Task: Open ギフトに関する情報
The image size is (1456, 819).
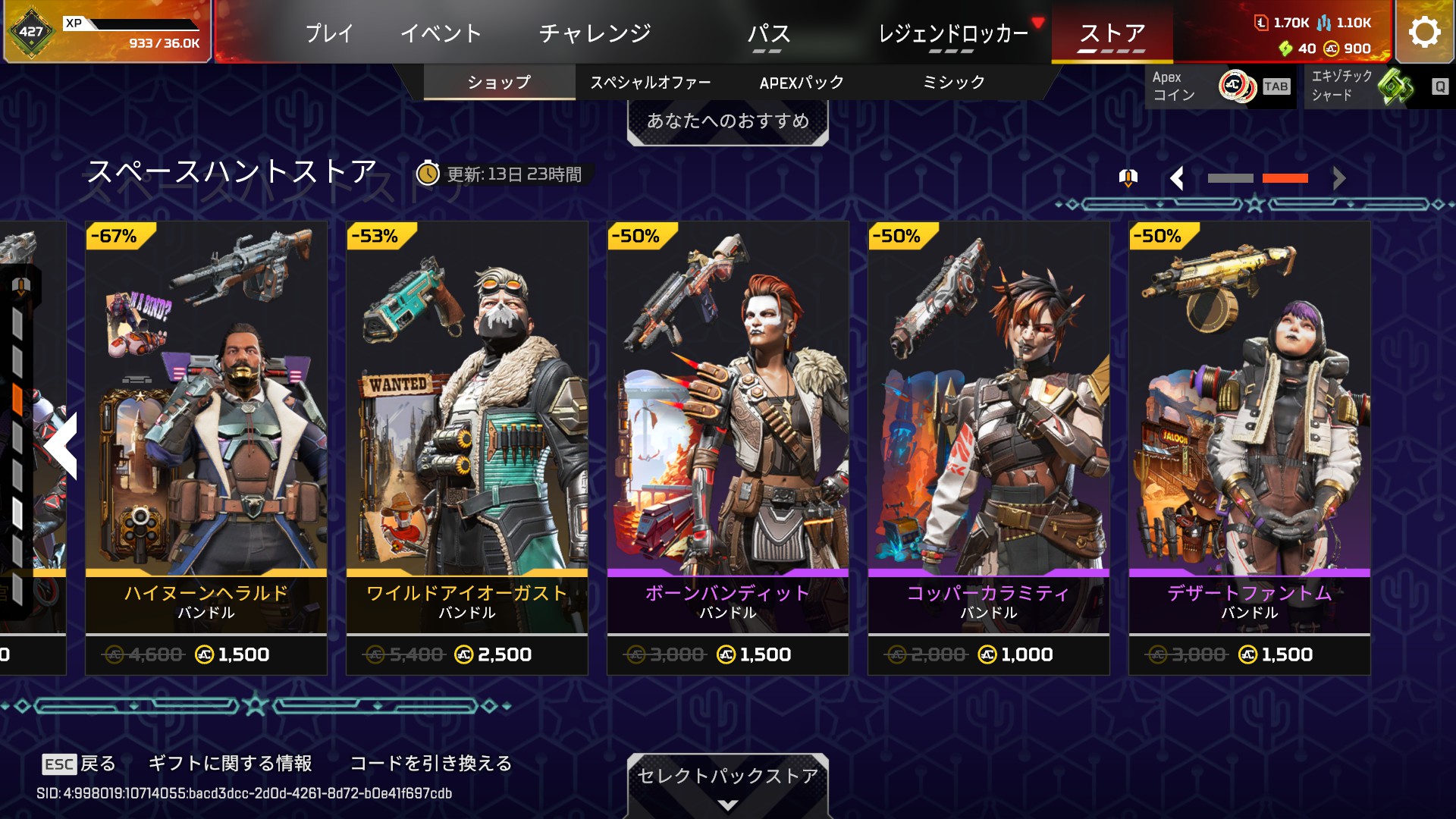Action: click(230, 763)
